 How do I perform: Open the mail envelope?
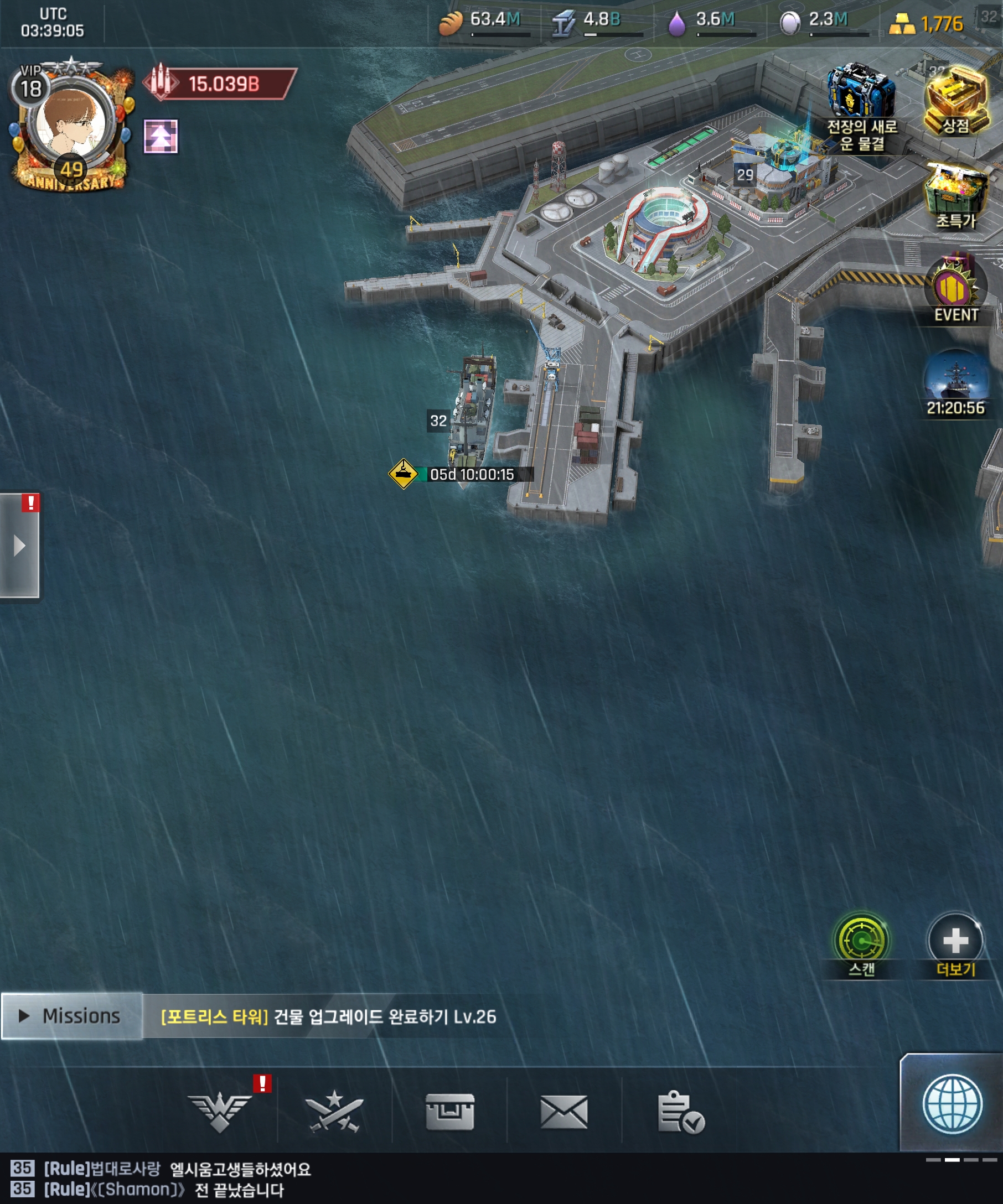coord(564,1112)
